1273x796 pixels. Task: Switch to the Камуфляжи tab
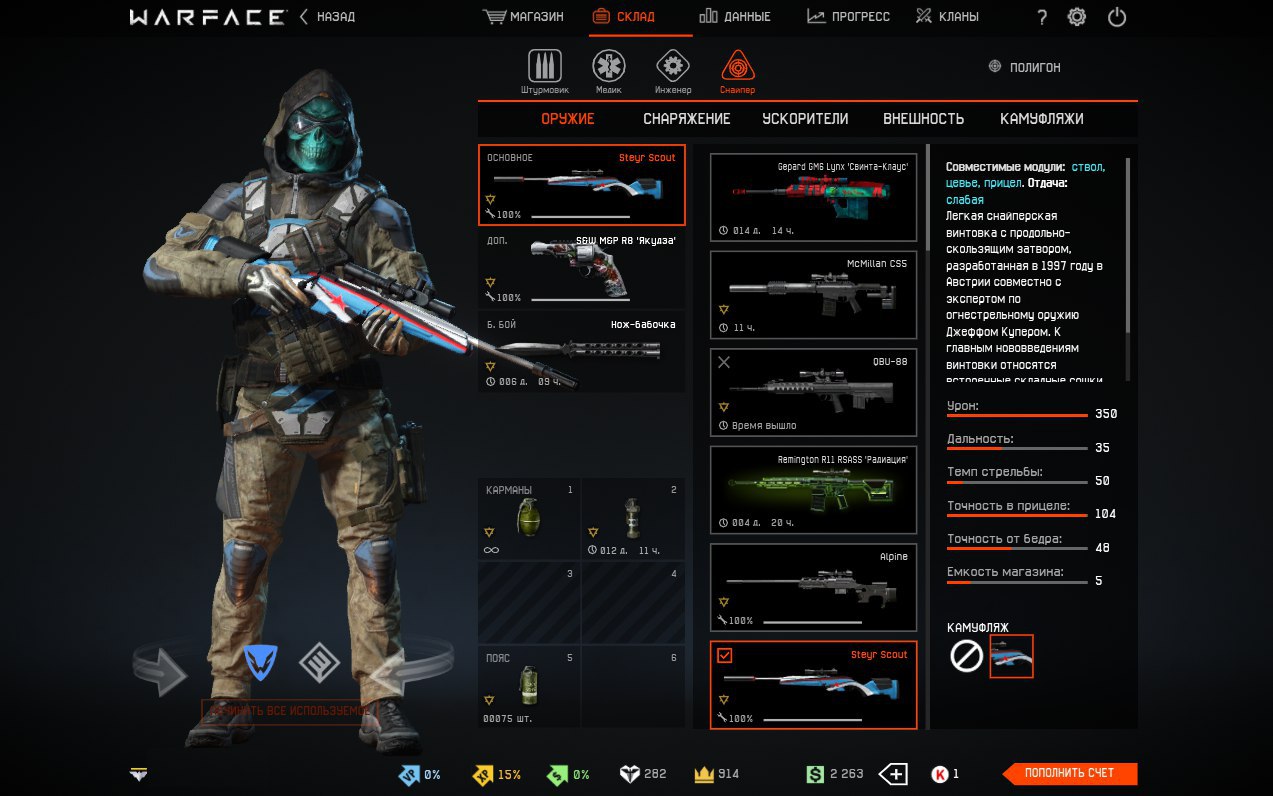(1041, 119)
